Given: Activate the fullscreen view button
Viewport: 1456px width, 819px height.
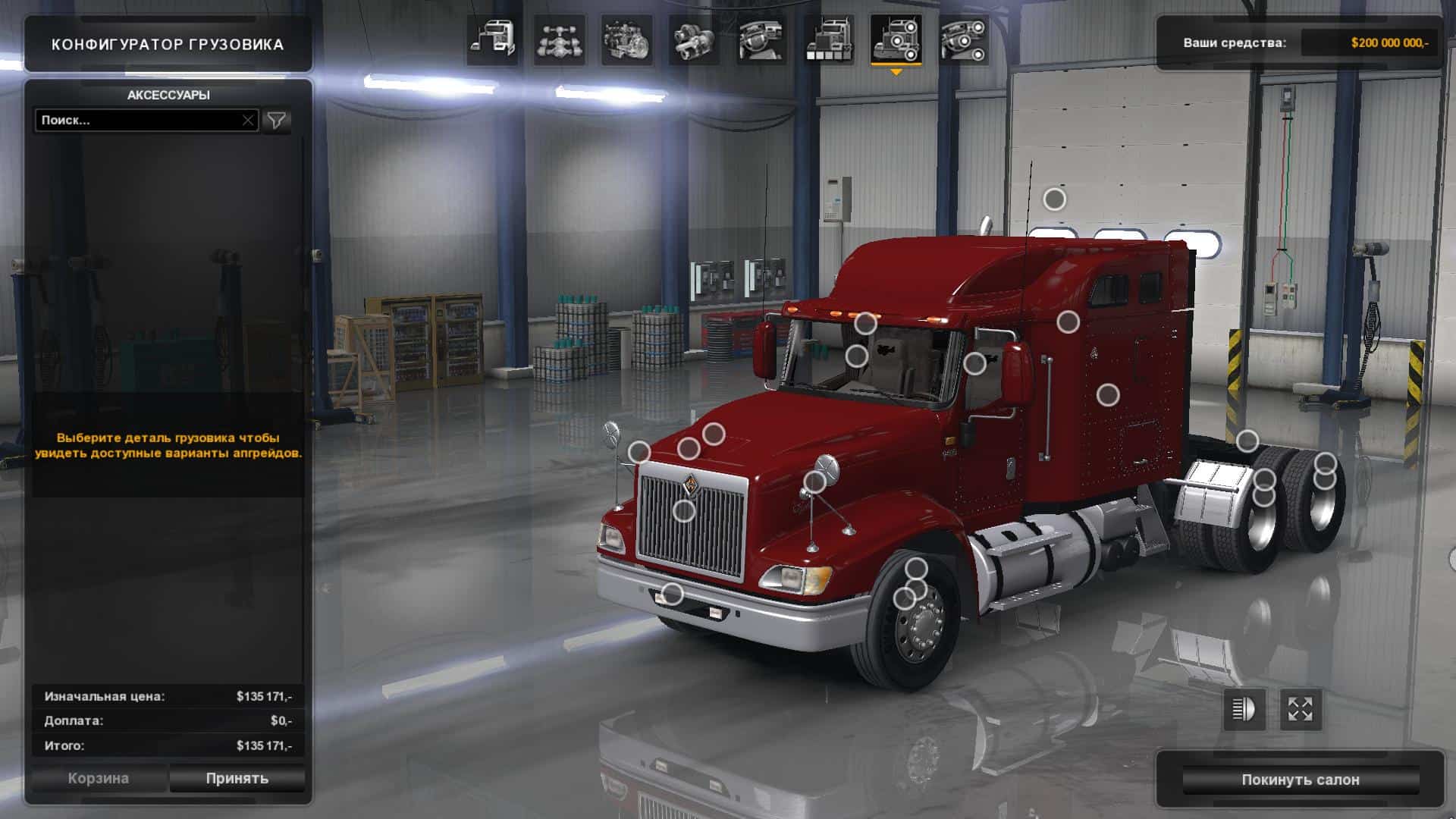Looking at the screenshot, I should (1301, 710).
